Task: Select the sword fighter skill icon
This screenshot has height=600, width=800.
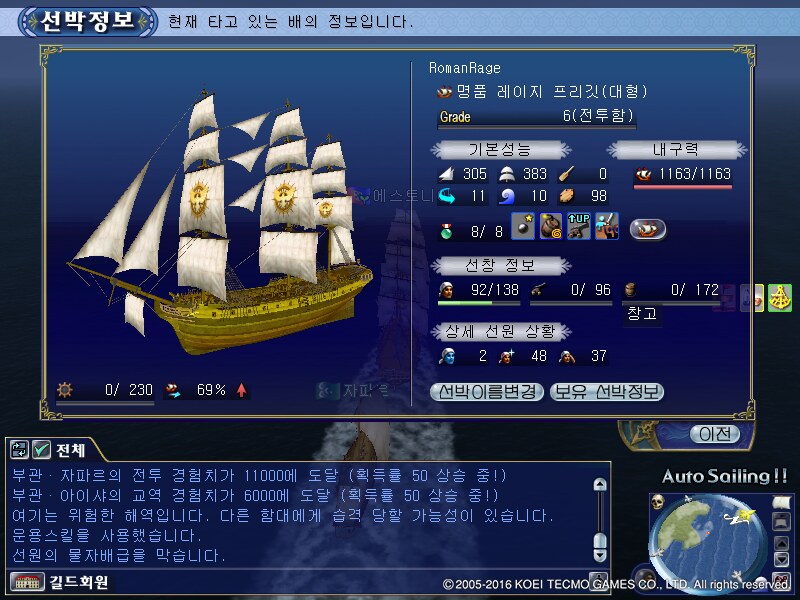Action: click(x=606, y=228)
